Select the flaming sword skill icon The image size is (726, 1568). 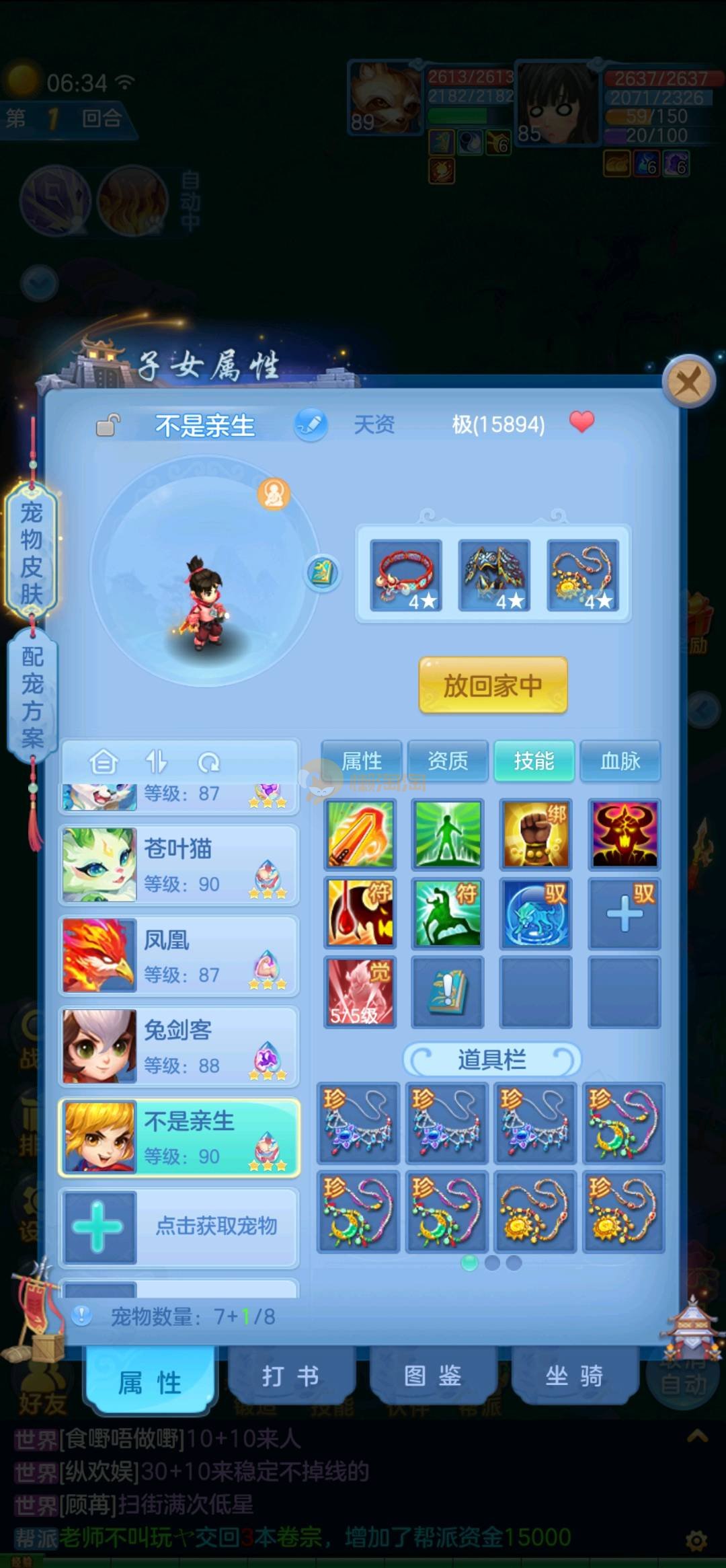click(360, 835)
